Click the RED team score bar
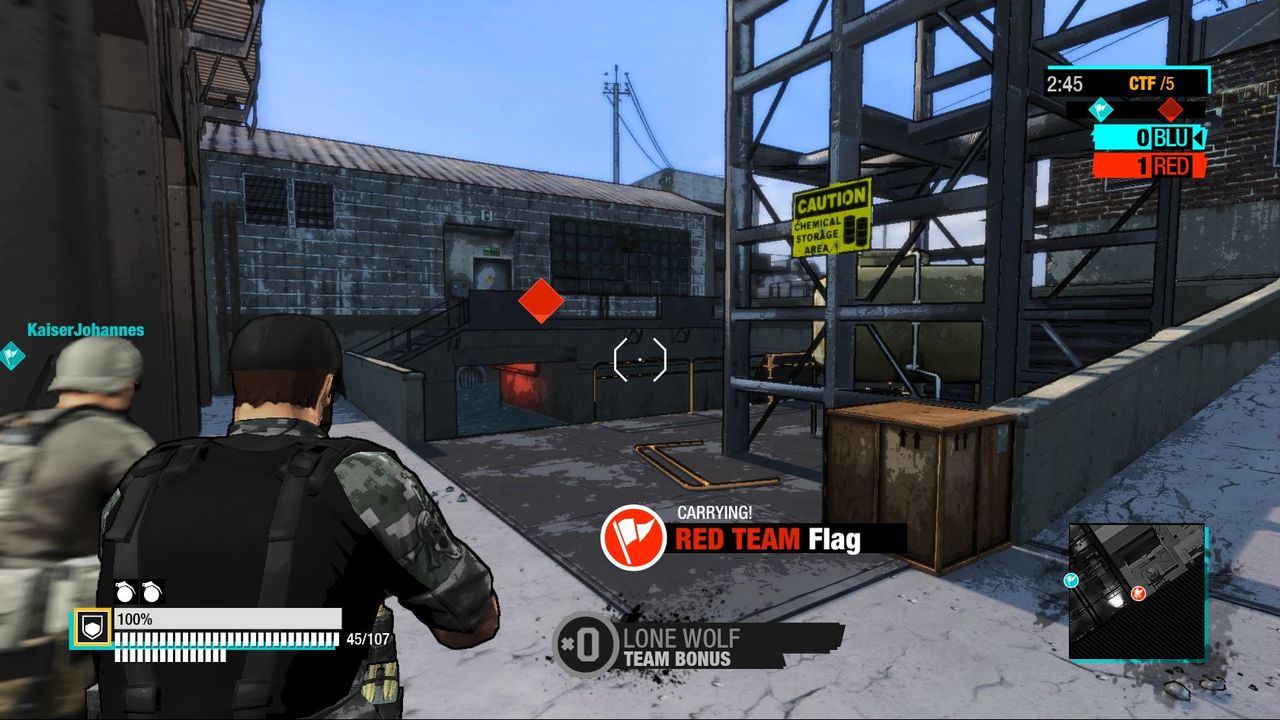 1147,164
